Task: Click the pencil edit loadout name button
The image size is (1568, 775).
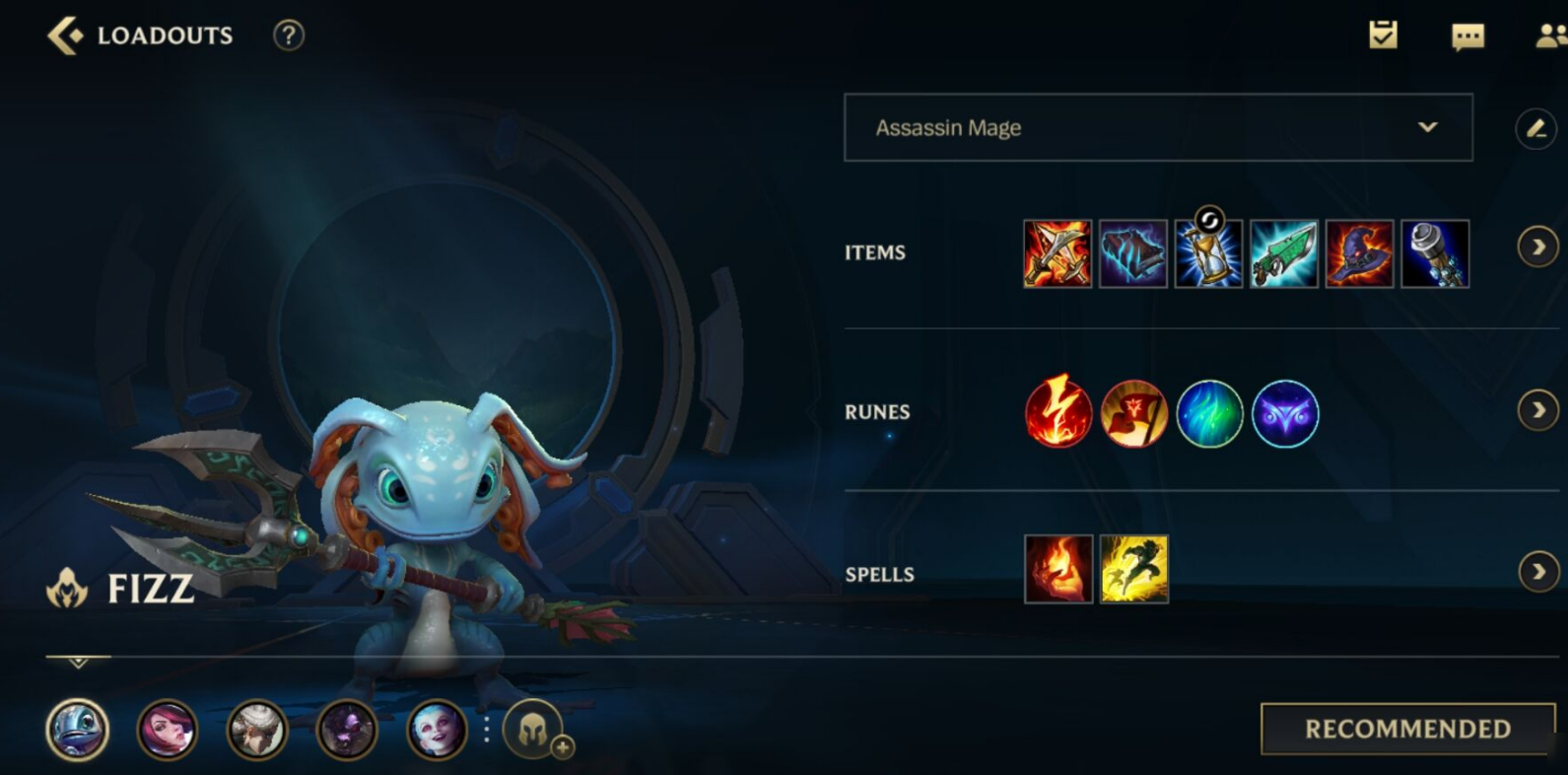Action: click(x=1535, y=129)
